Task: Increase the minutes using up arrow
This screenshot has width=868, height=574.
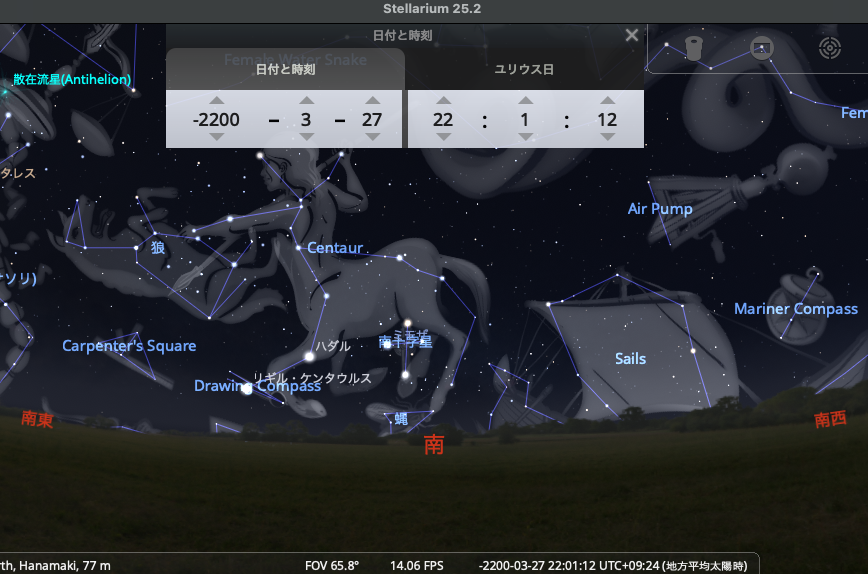Action: tap(525, 100)
